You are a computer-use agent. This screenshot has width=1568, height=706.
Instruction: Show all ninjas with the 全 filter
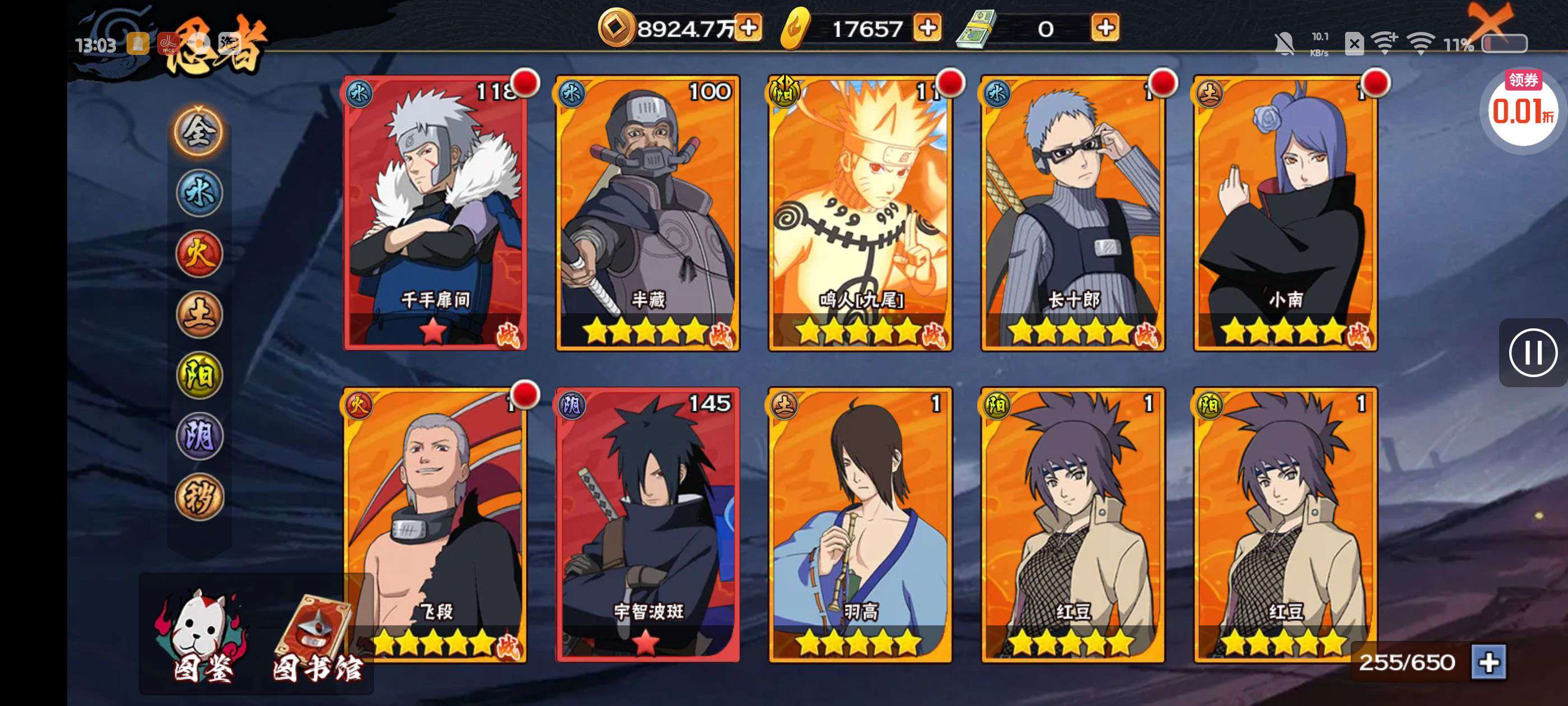click(x=199, y=132)
